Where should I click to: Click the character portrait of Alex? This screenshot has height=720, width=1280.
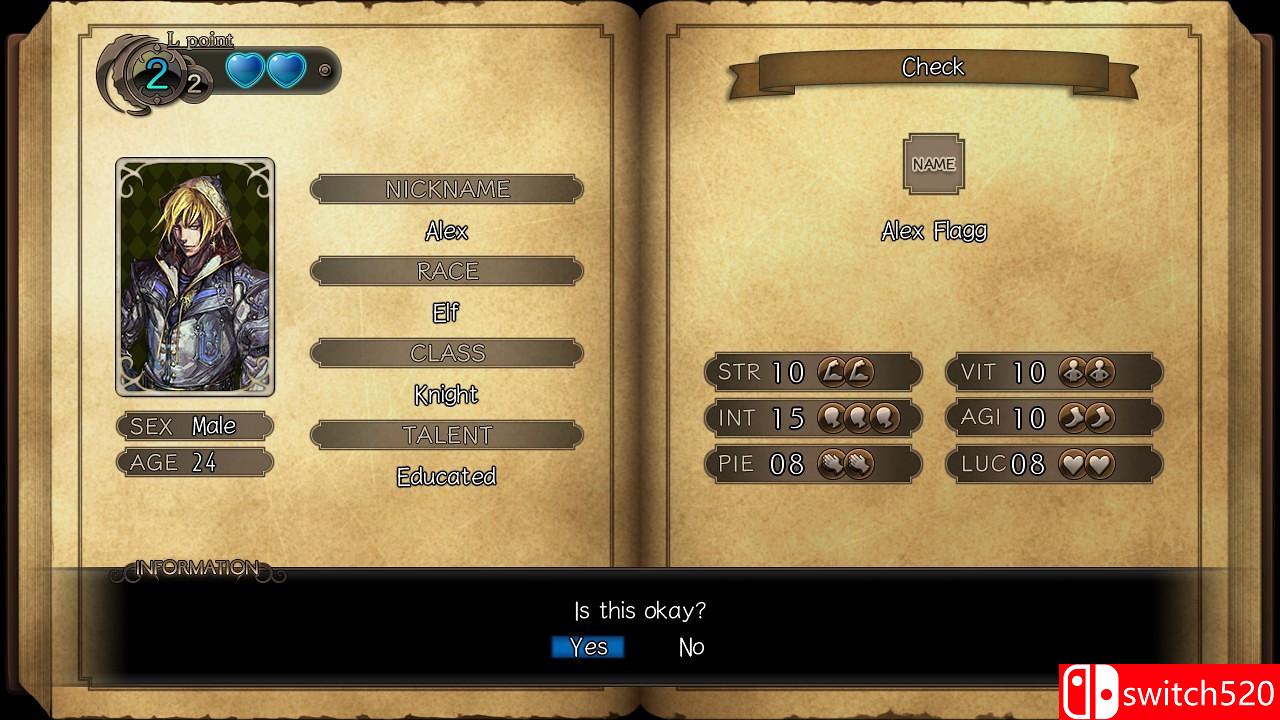pyautogui.click(x=195, y=277)
